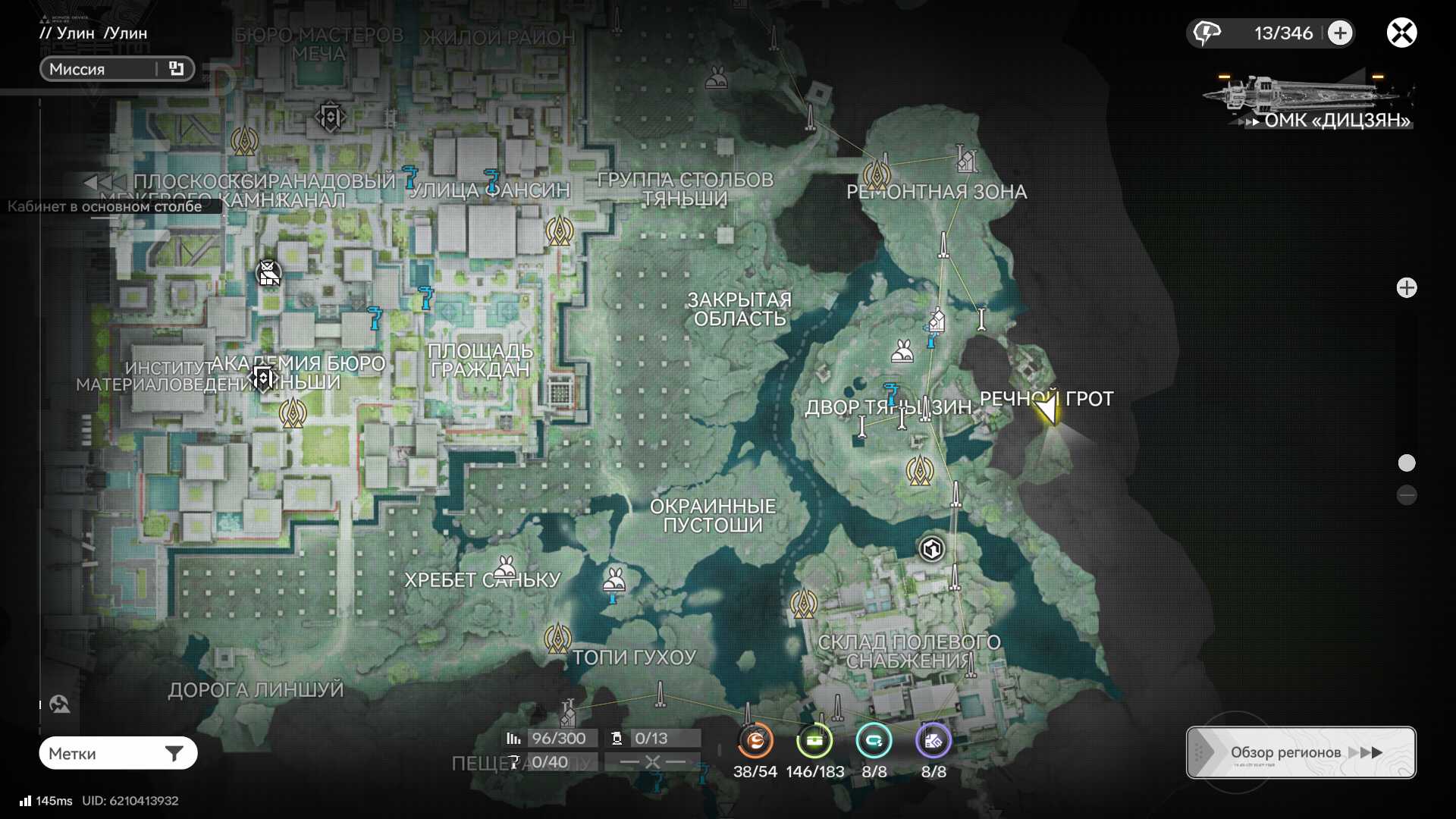Zoom in on the map
Screen dimensions: 1456x819
click(x=1407, y=288)
